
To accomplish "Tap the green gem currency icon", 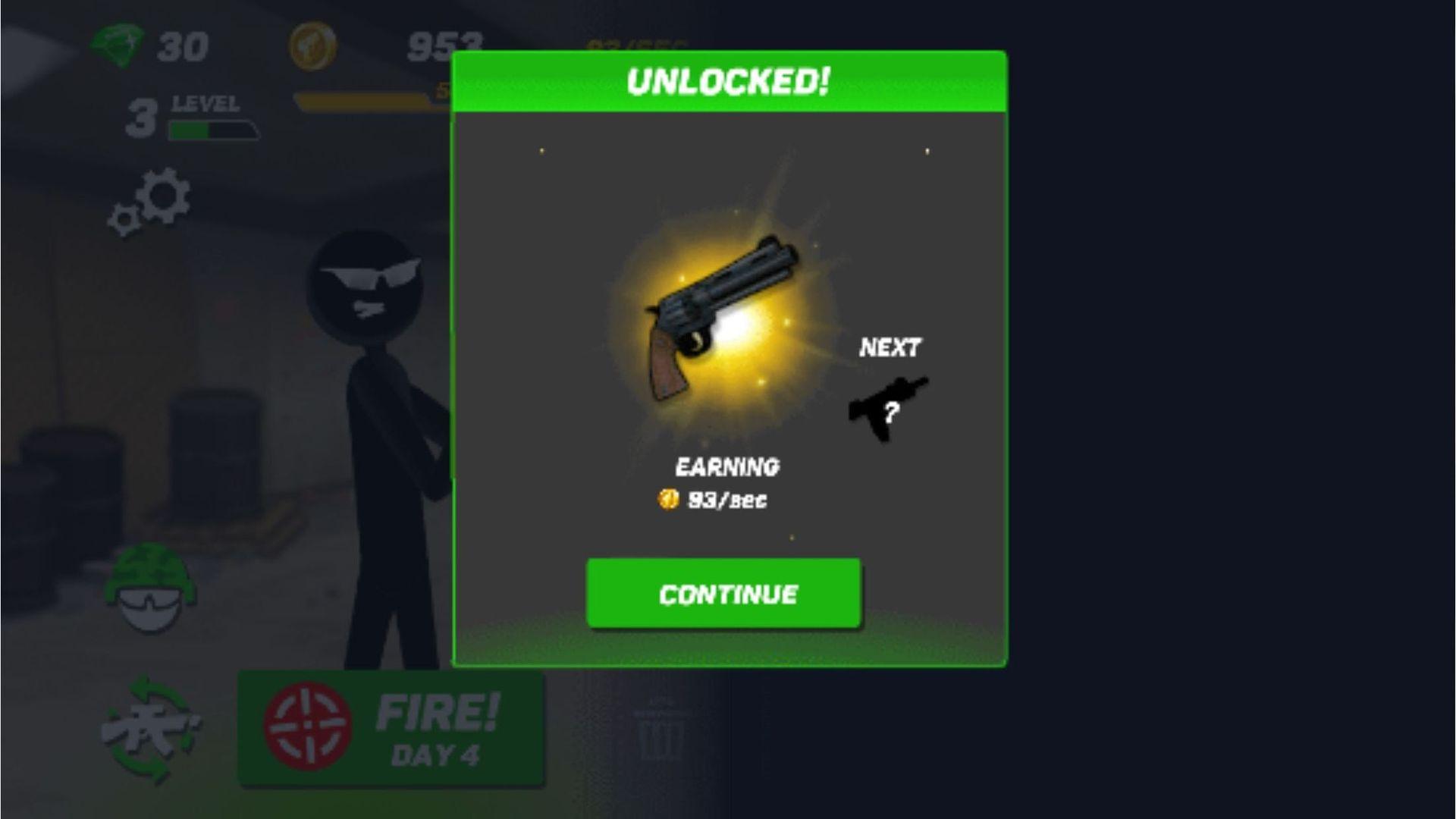I will [117, 45].
